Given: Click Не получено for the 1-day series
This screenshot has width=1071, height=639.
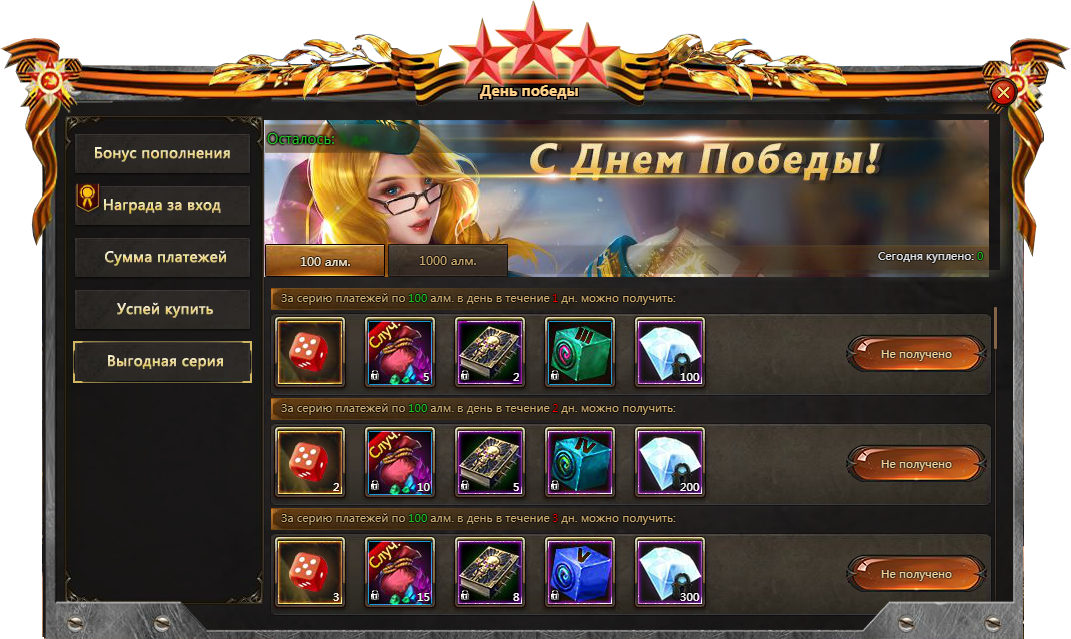Looking at the screenshot, I should click(915, 354).
